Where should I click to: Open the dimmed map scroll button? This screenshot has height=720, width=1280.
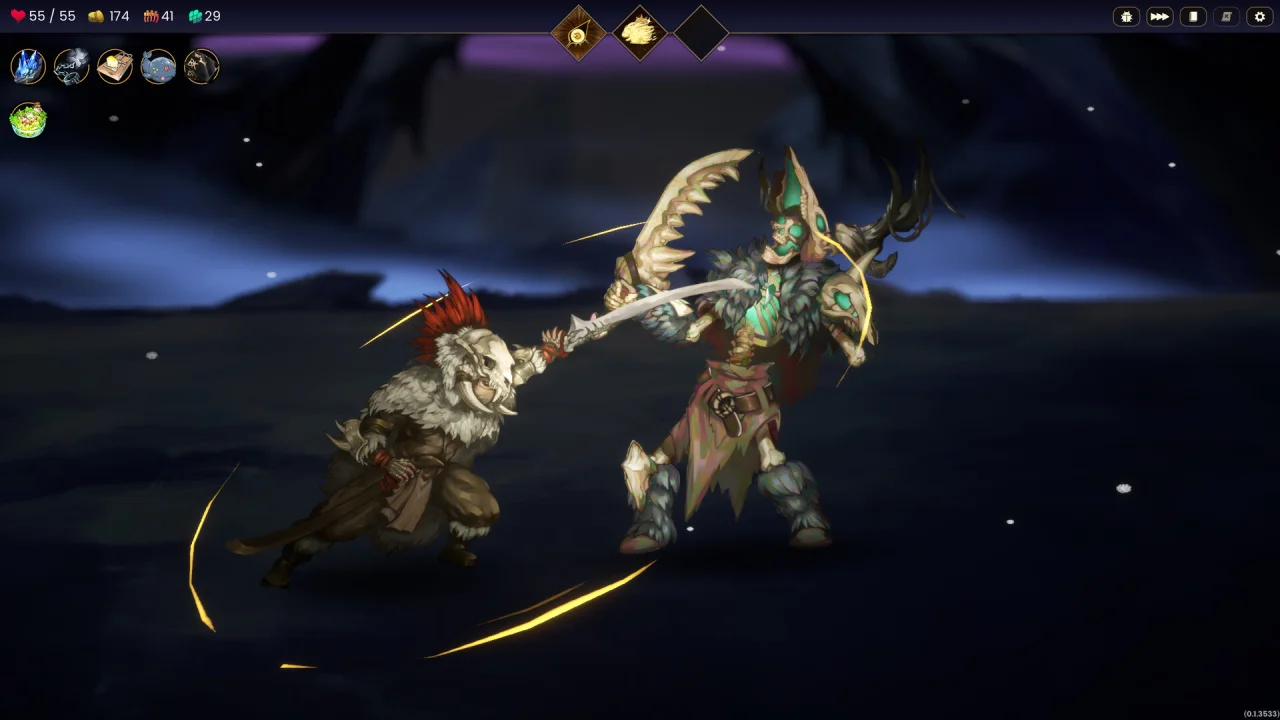(1226, 17)
